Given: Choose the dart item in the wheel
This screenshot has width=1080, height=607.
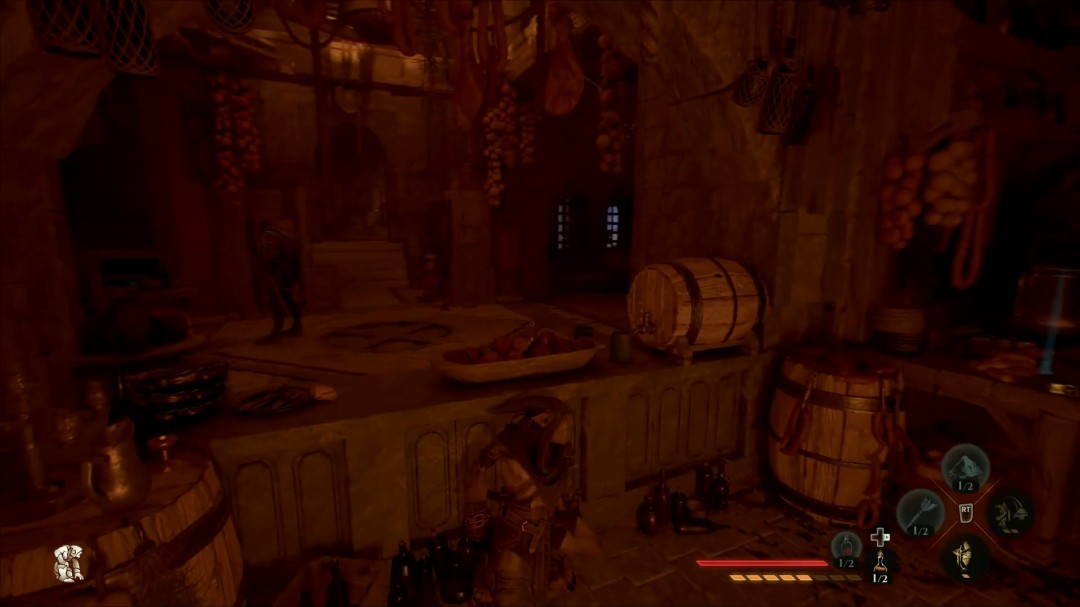Looking at the screenshot, I should coord(920,511).
